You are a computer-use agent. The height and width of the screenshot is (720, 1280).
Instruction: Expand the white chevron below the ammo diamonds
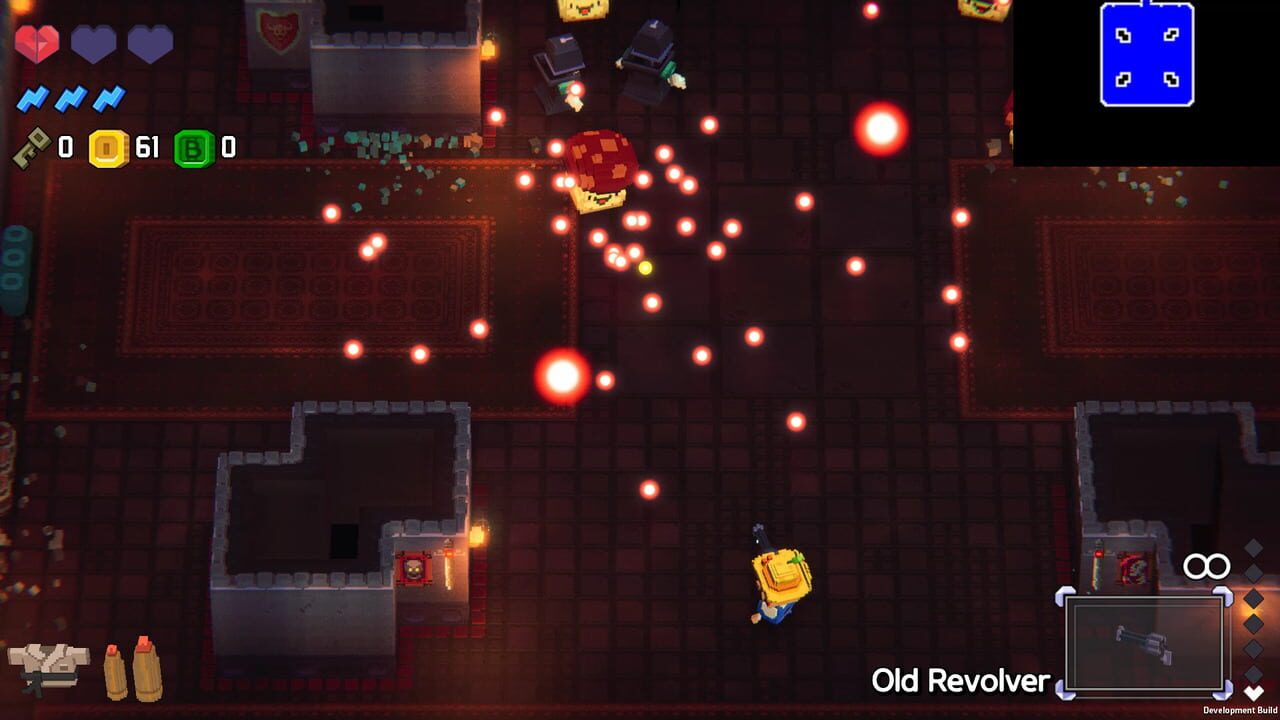pyautogui.click(x=1253, y=690)
